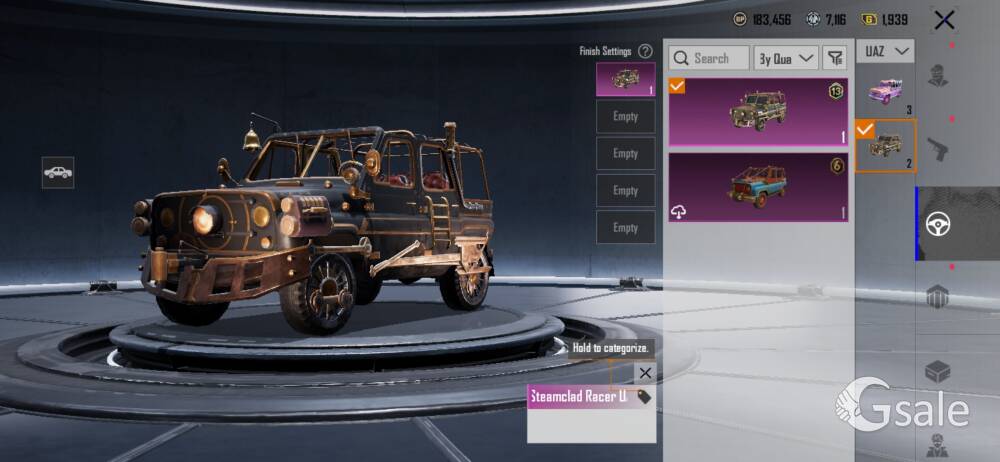Viewport: 1000px width, 462px height.
Task: Open the UAZ vehicle type dropdown
Action: pyautogui.click(x=885, y=50)
